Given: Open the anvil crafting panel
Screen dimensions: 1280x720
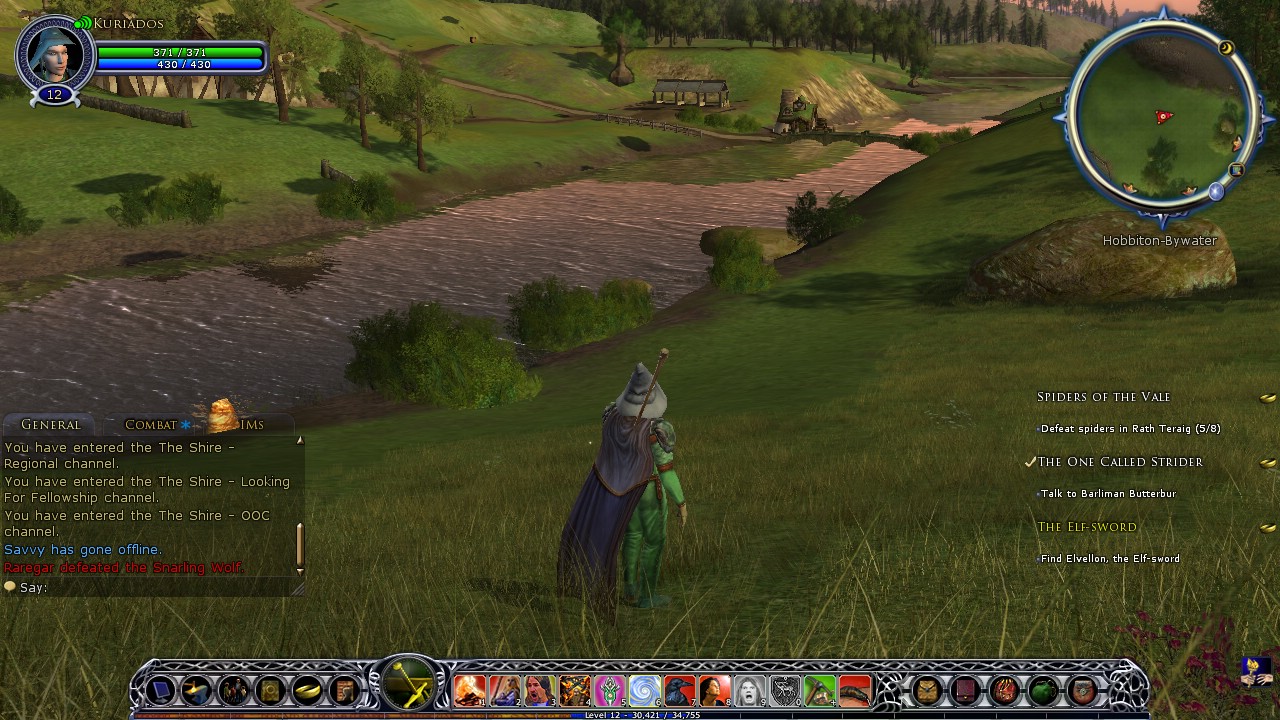Looking at the screenshot, I should [x=197, y=690].
